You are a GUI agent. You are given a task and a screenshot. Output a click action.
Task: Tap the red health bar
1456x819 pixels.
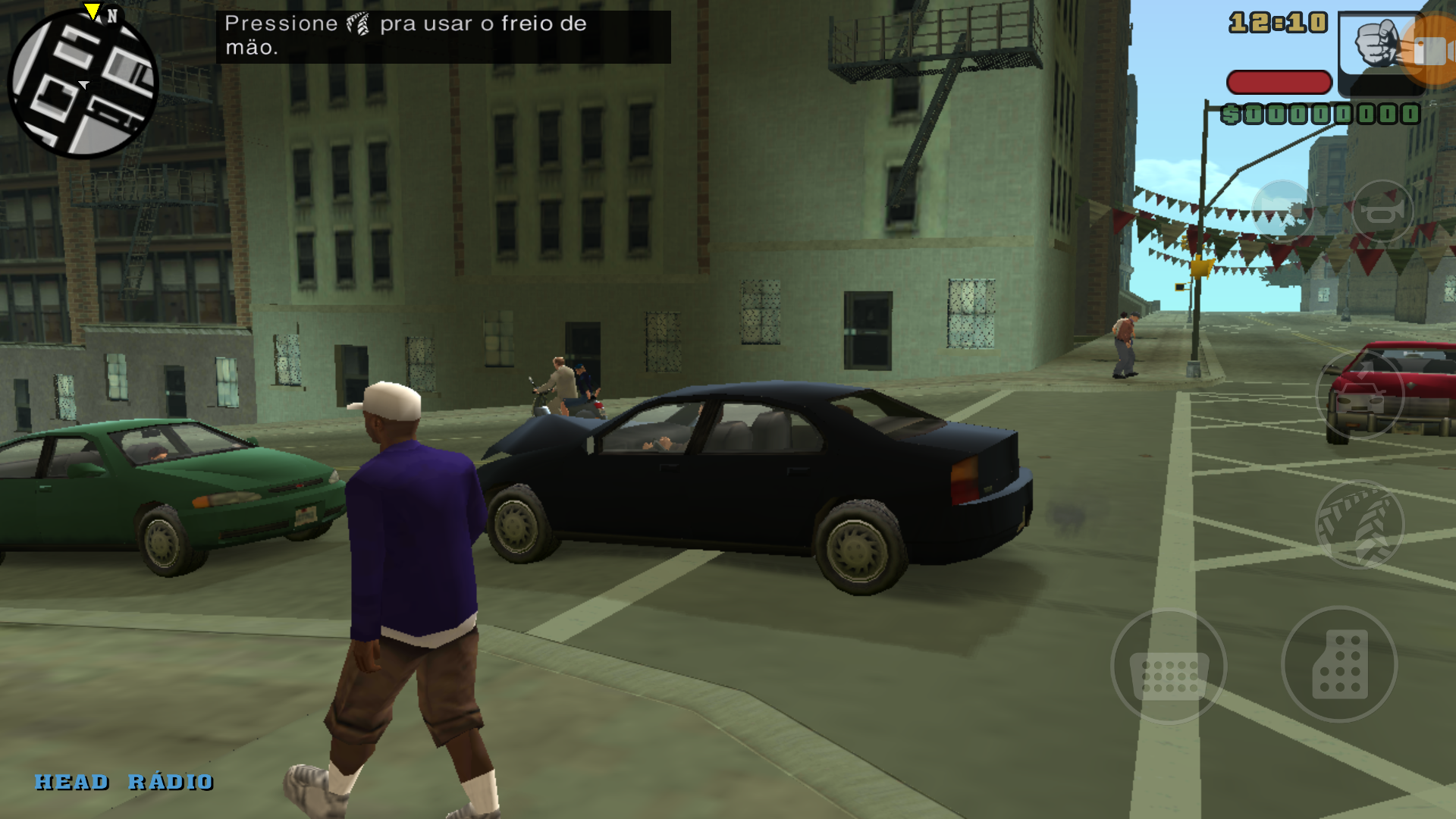coord(1279,83)
